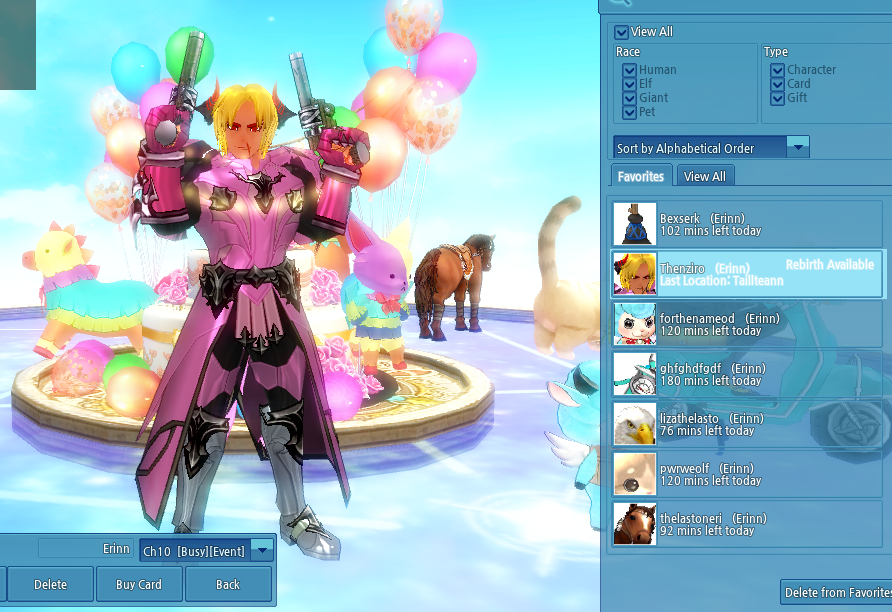Toggle the View All checkbox
892x612 pixels.
click(x=622, y=32)
